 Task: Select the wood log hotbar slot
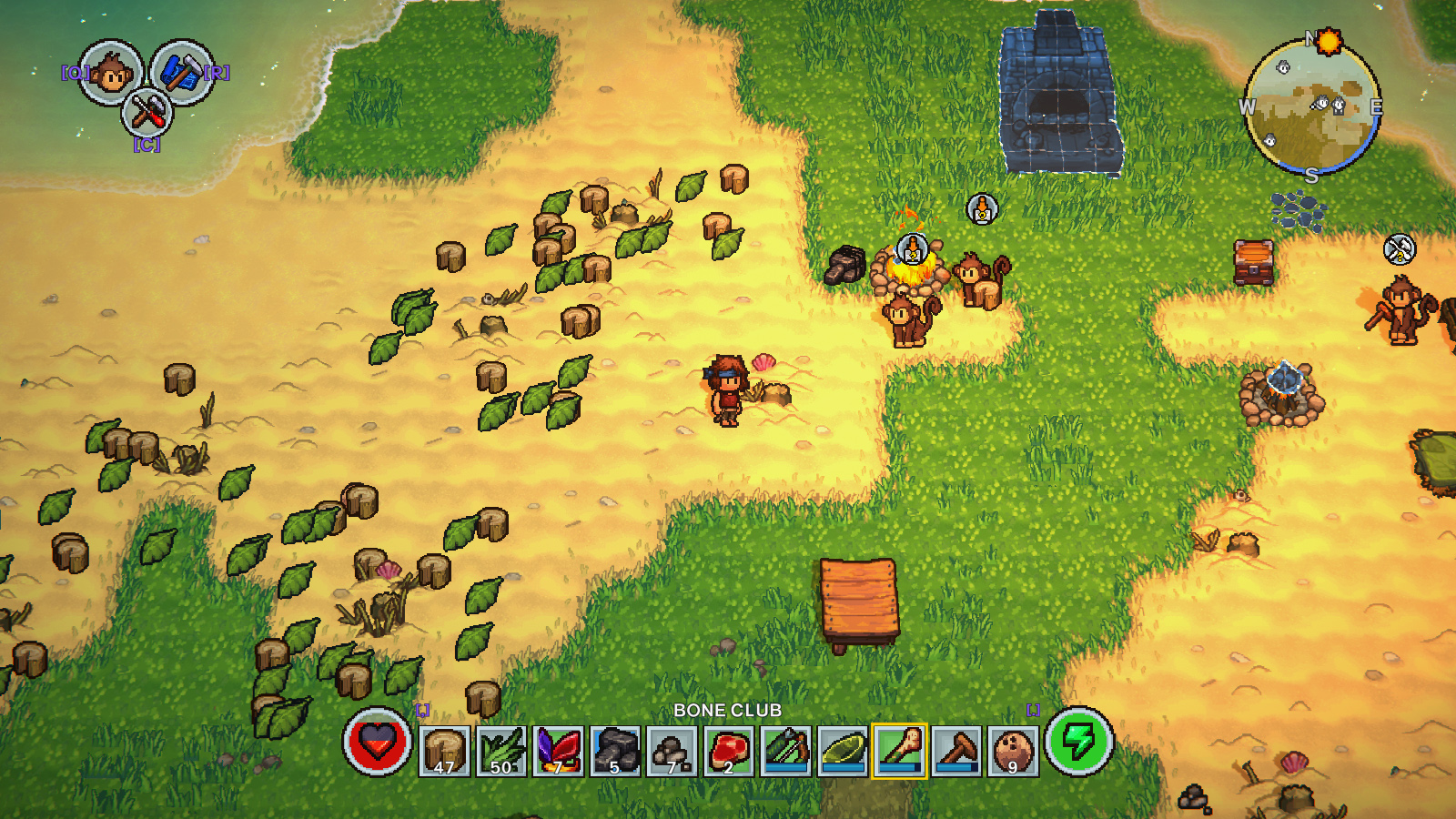tap(445, 752)
